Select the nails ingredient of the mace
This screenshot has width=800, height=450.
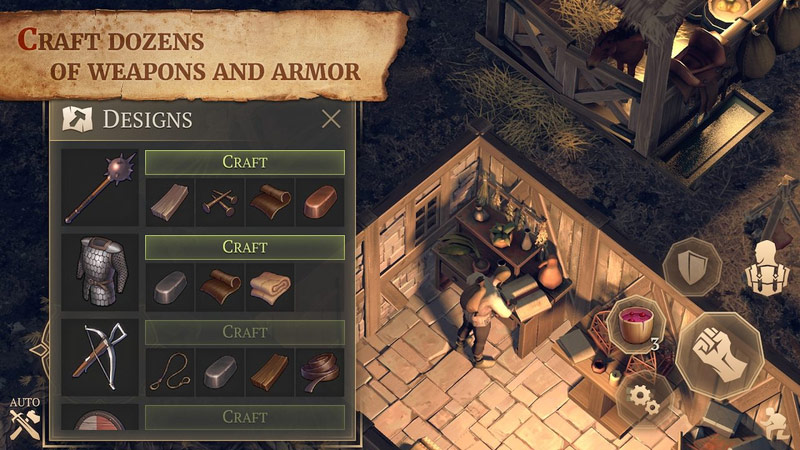coord(221,203)
